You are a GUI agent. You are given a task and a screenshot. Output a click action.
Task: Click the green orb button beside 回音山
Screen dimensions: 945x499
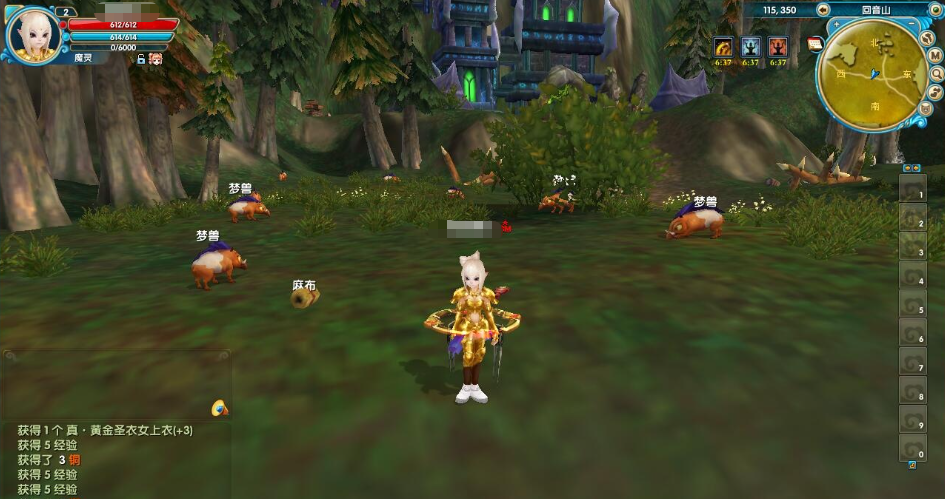click(x=936, y=10)
